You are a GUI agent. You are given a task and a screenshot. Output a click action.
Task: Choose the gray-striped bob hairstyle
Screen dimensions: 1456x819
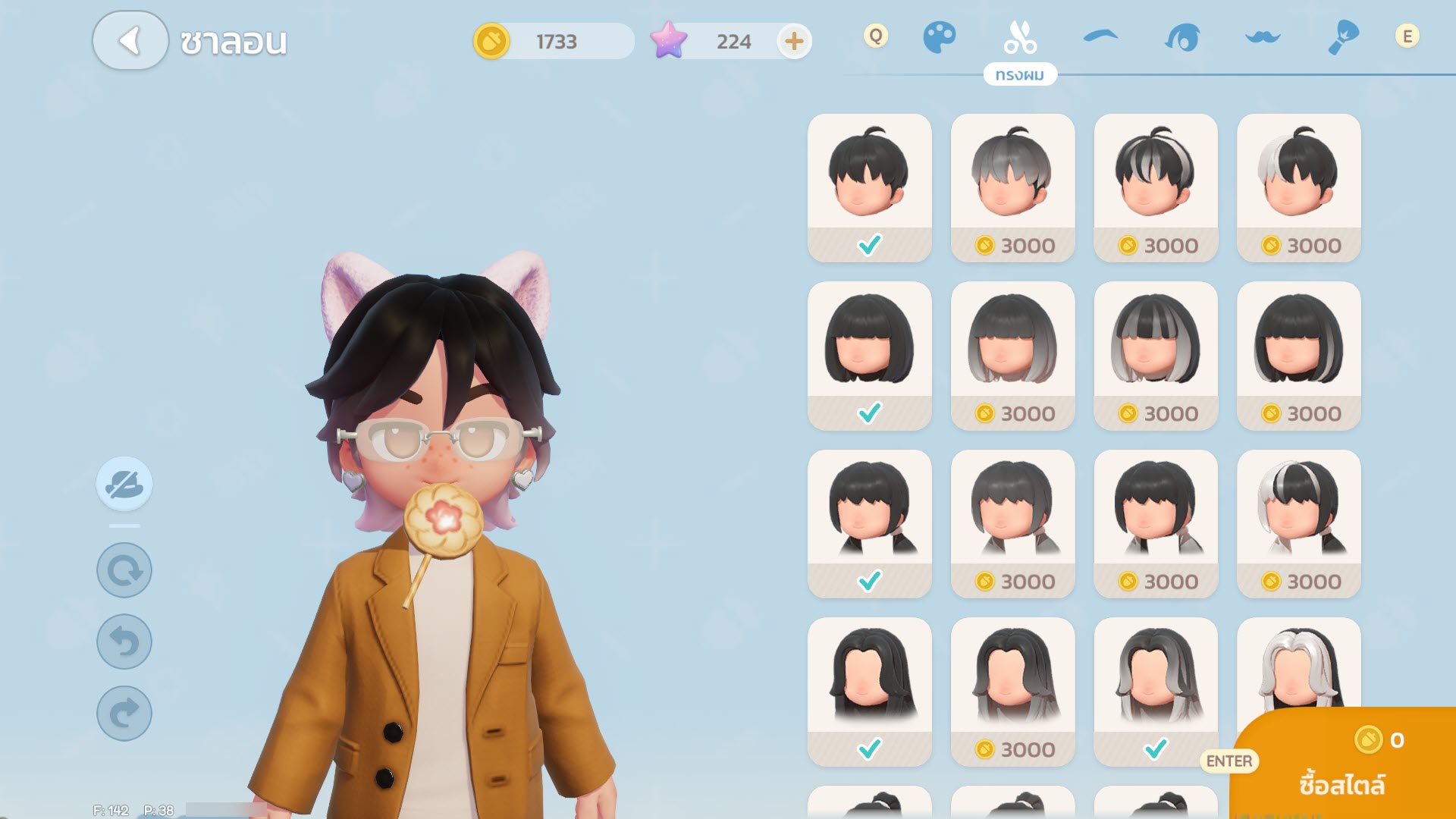1155,355
